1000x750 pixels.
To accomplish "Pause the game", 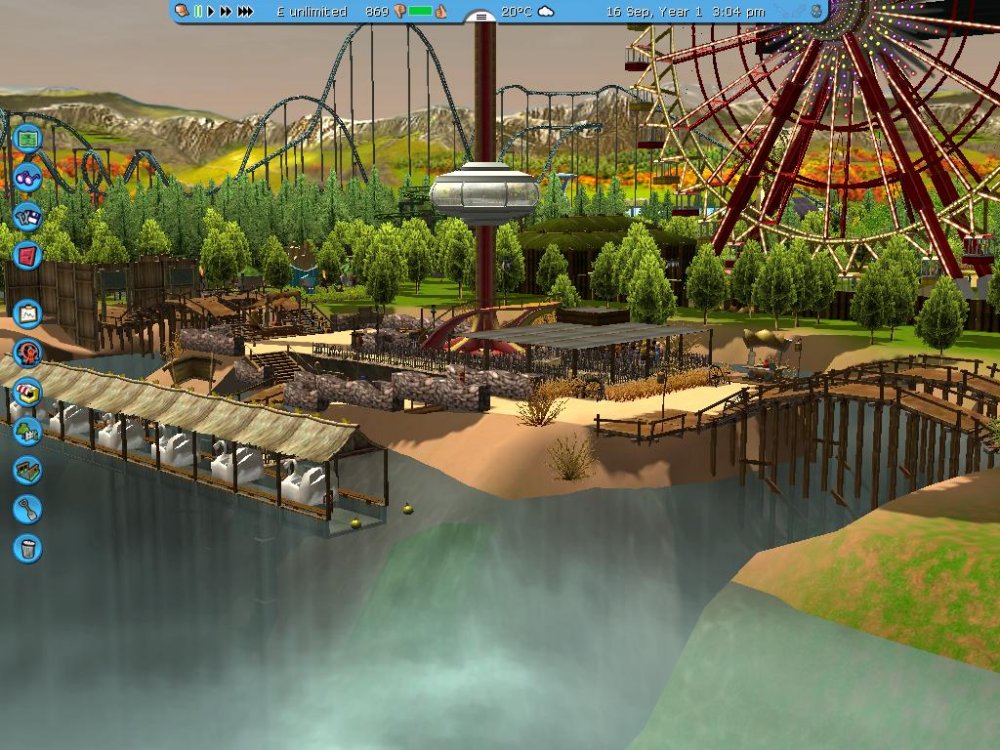I will (x=198, y=12).
